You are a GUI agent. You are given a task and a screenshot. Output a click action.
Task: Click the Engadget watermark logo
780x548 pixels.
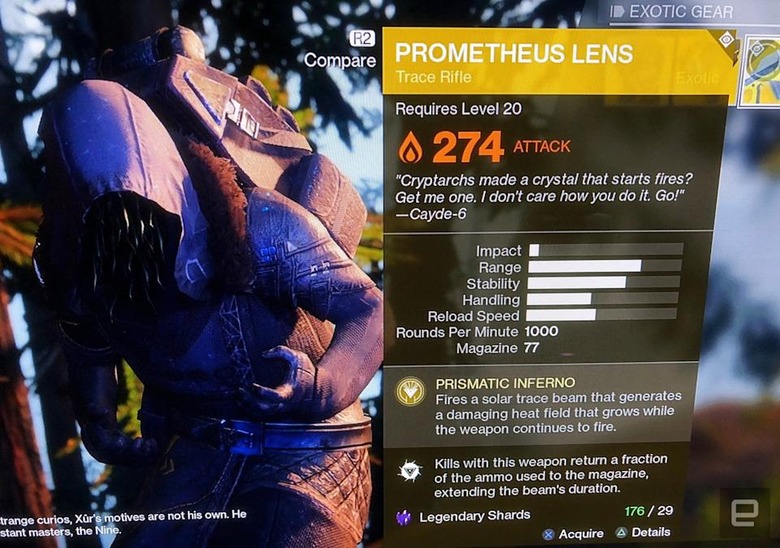pyautogui.click(x=743, y=512)
